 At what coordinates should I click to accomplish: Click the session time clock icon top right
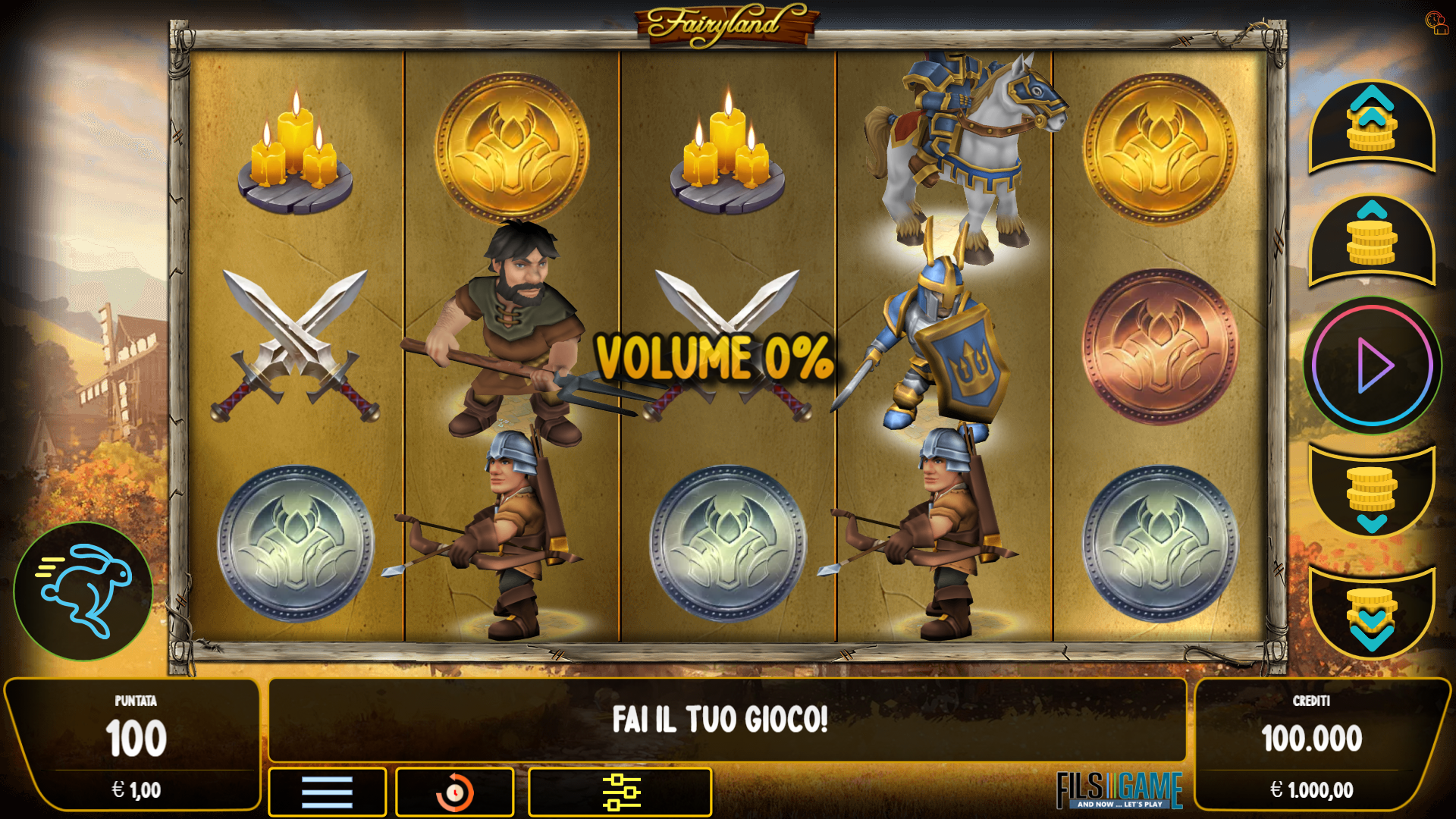tap(1437, 23)
